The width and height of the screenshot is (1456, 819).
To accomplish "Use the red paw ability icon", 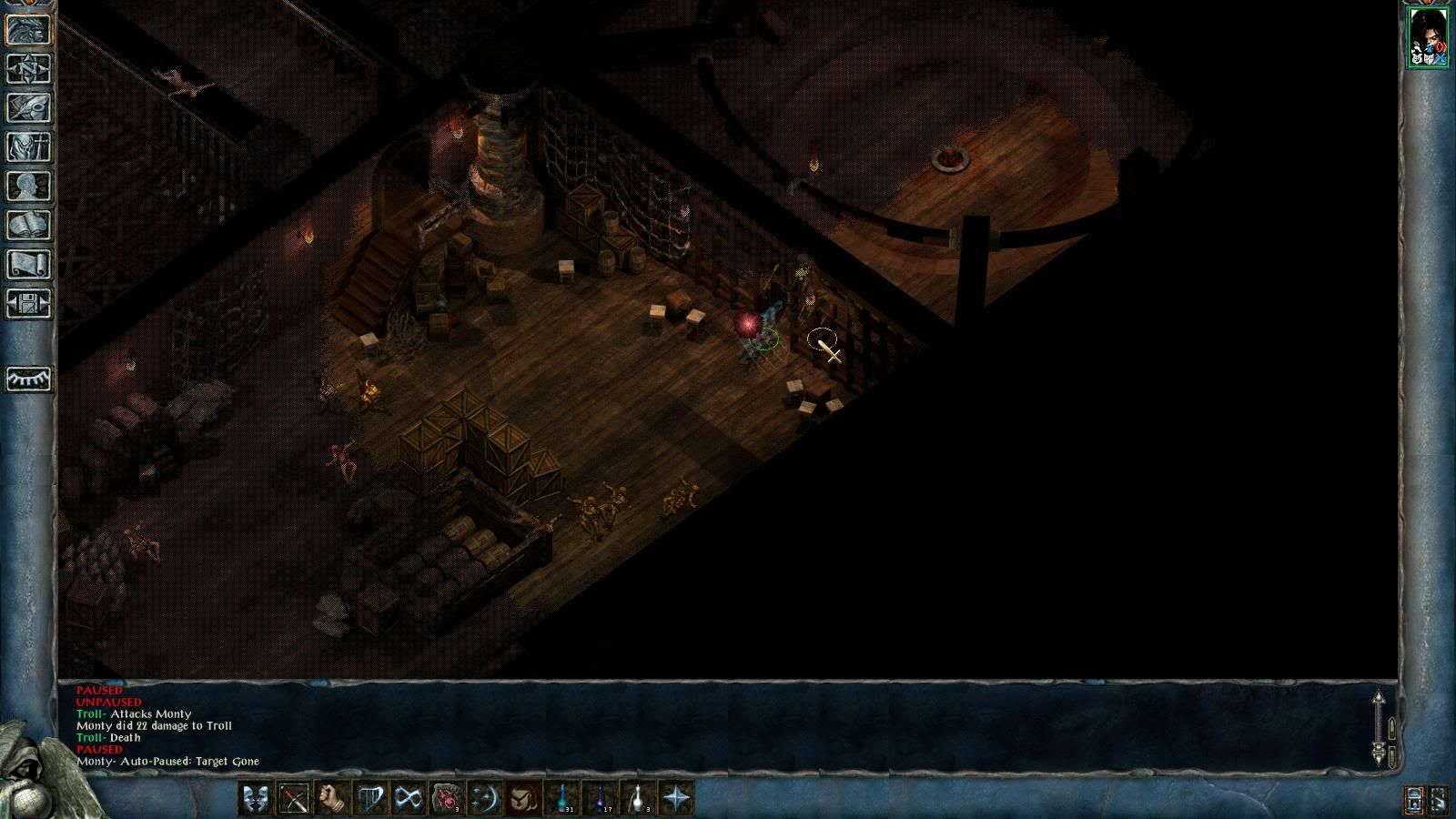I will (x=447, y=798).
